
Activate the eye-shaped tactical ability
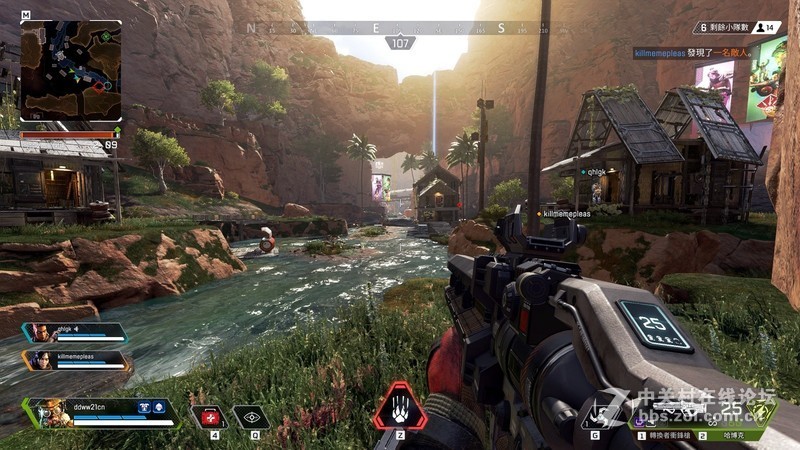pos(251,416)
